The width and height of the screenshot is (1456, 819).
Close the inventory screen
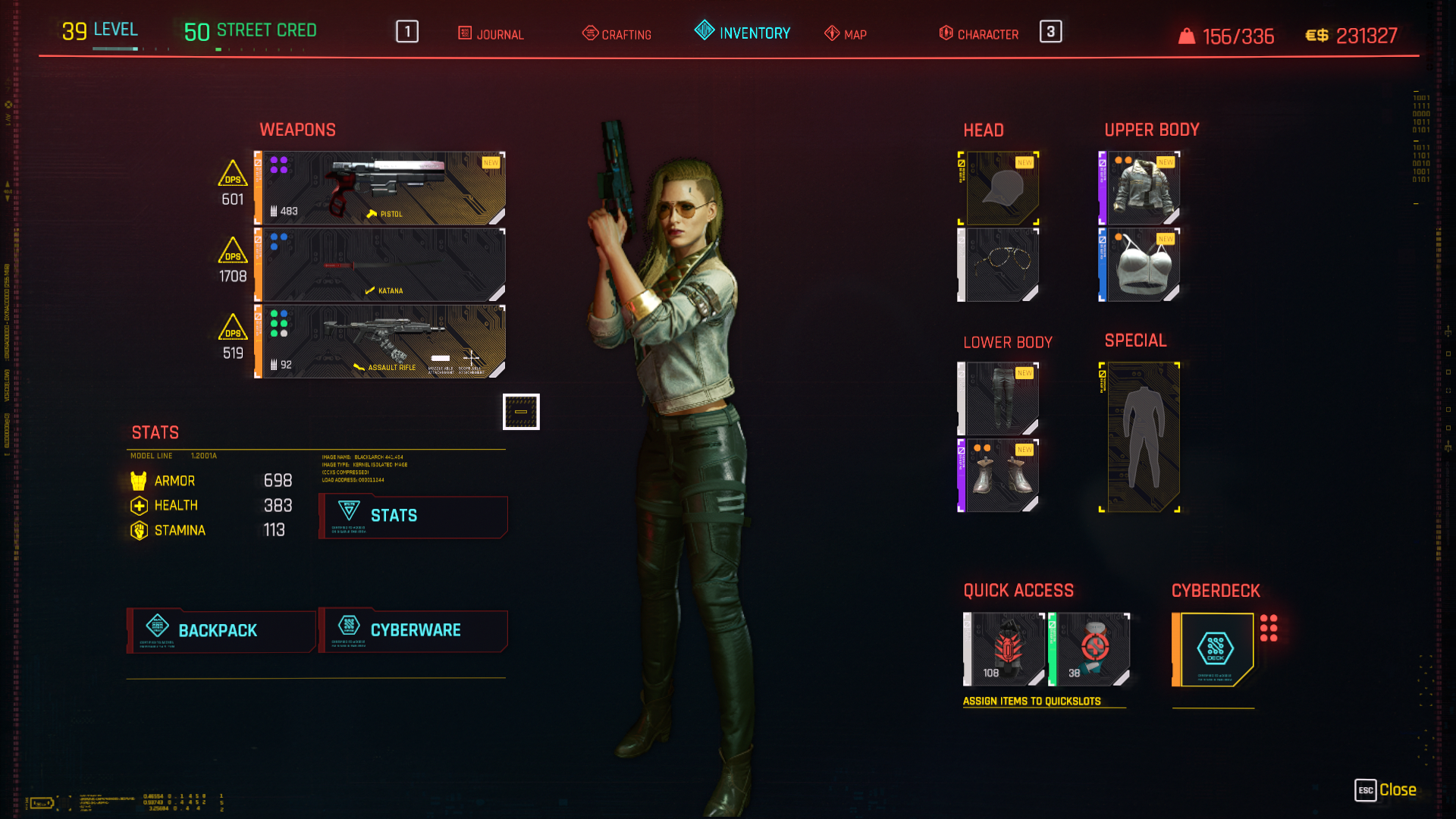1386,790
